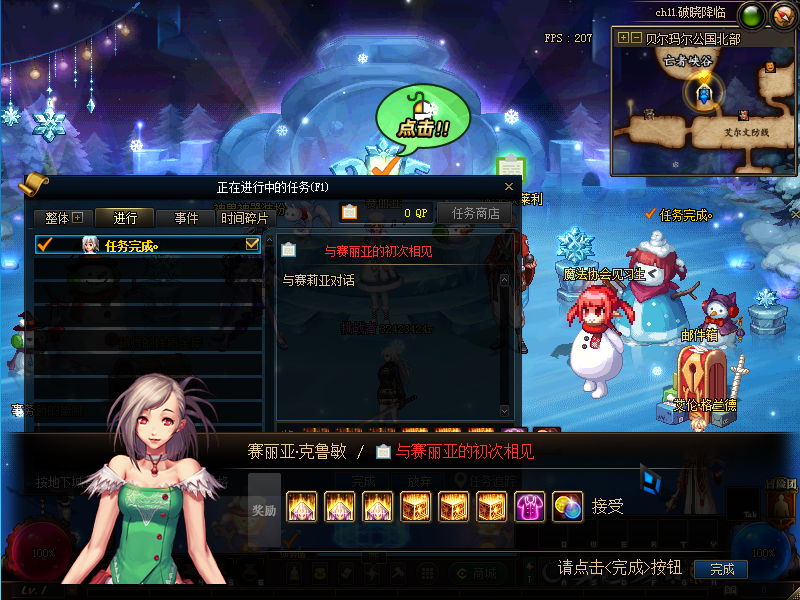800x600 pixels.
Task: Toggle the tracking checkbox on the quest row
Action: pos(252,244)
